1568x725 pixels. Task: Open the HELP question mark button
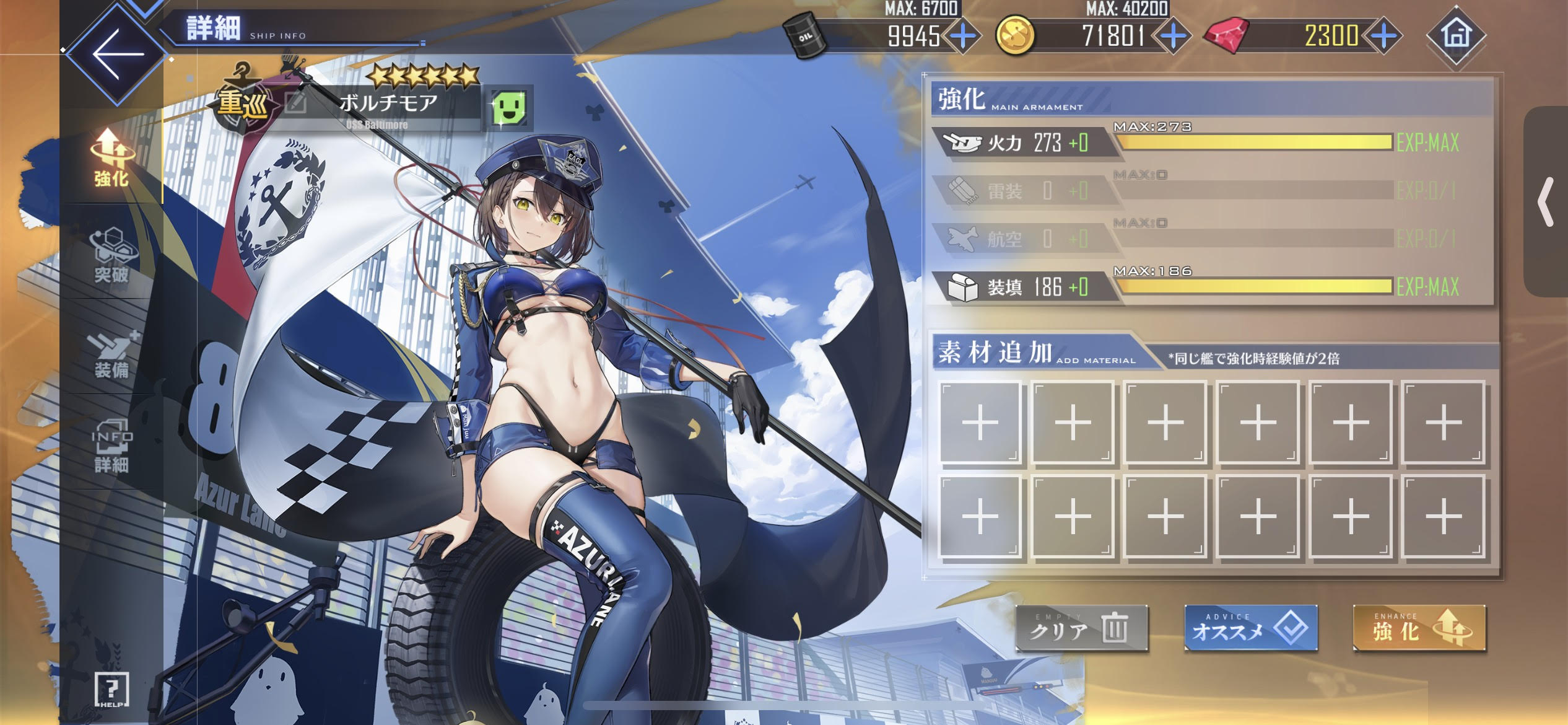click(112, 689)
